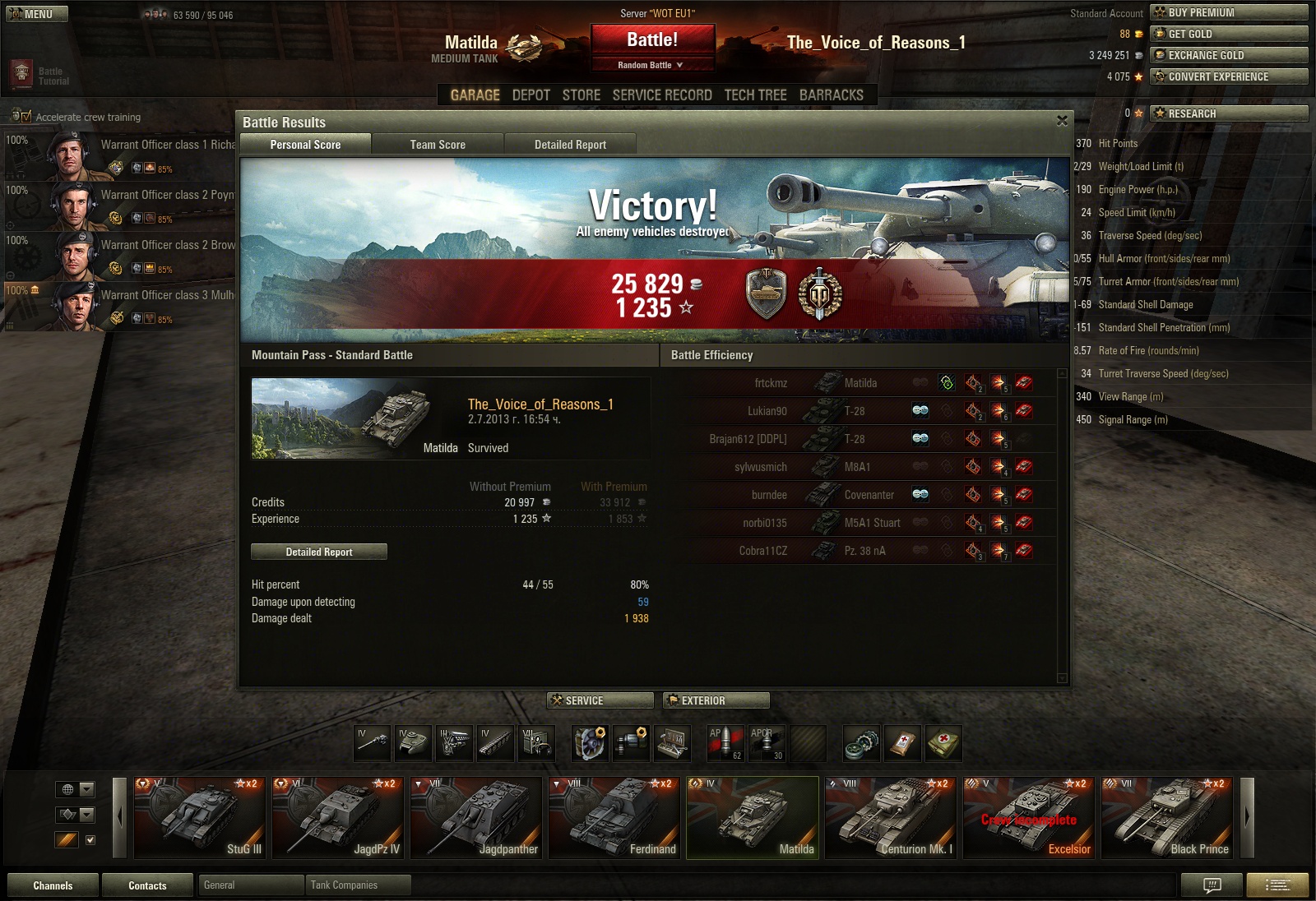1316x901 pixels.
Task: Expand the Random Battle mode dropdown
Action: click(651, 65)
